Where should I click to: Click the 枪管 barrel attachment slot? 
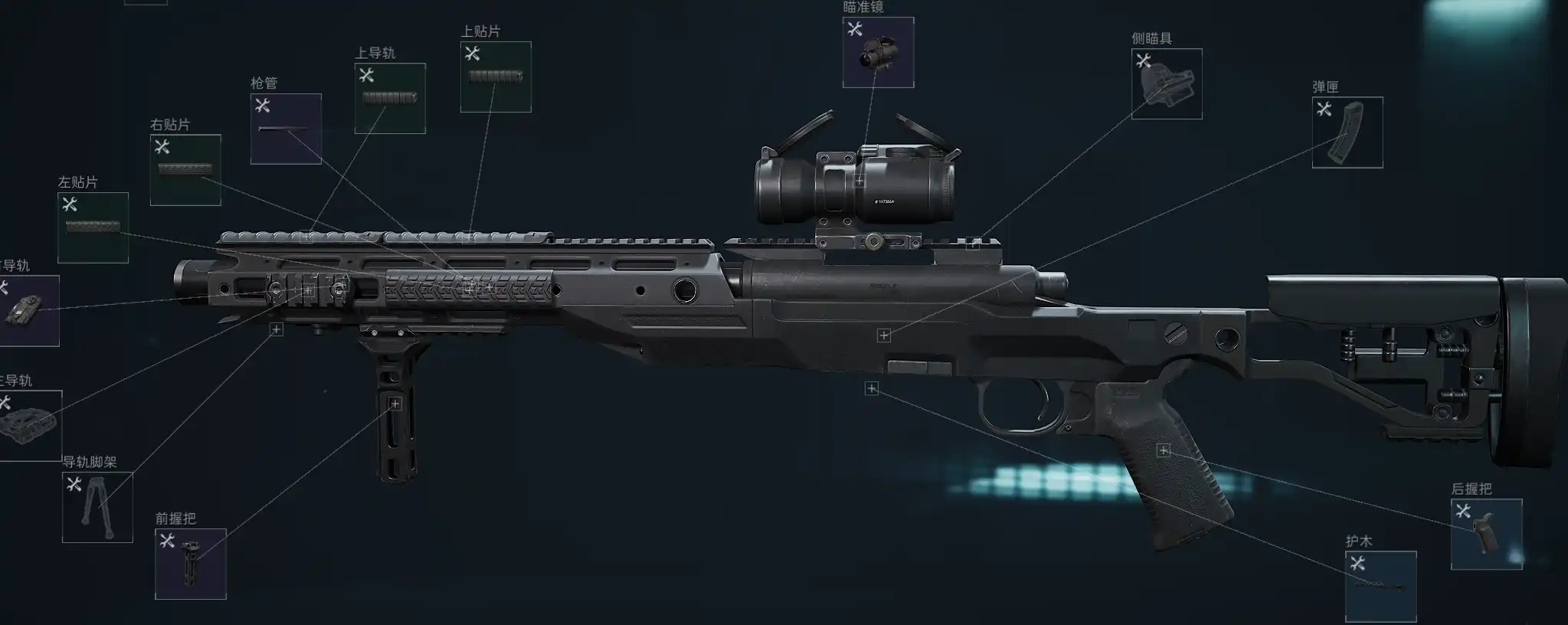[x=286, y=129]
